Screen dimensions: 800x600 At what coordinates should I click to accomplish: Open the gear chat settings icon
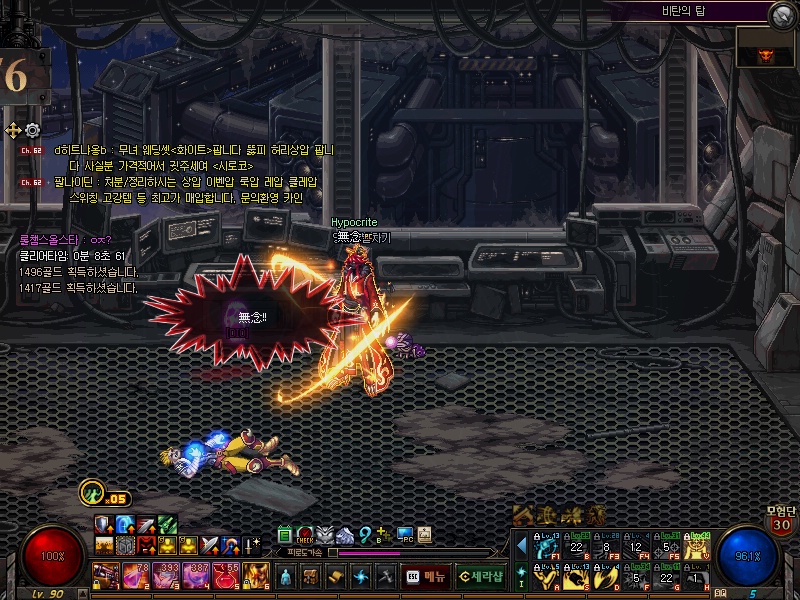pos(32,130)
